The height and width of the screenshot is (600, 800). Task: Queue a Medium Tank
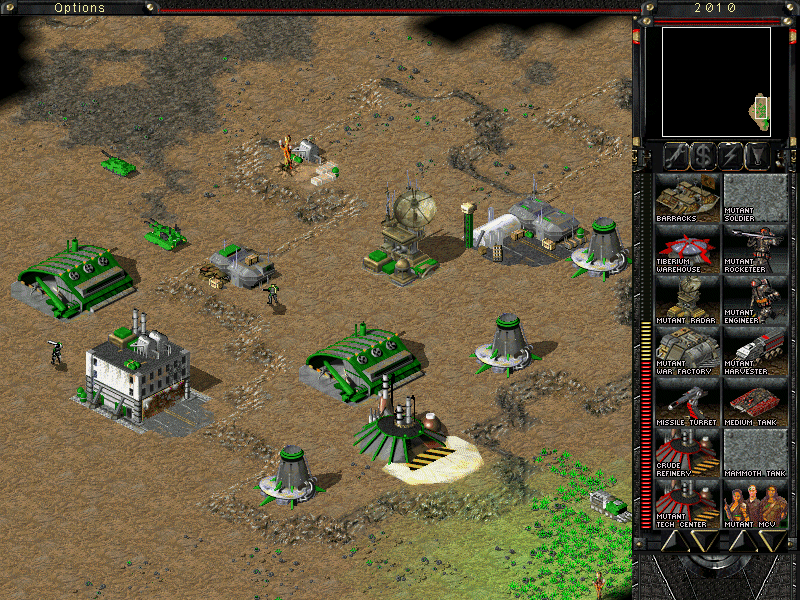pos(755,402)
